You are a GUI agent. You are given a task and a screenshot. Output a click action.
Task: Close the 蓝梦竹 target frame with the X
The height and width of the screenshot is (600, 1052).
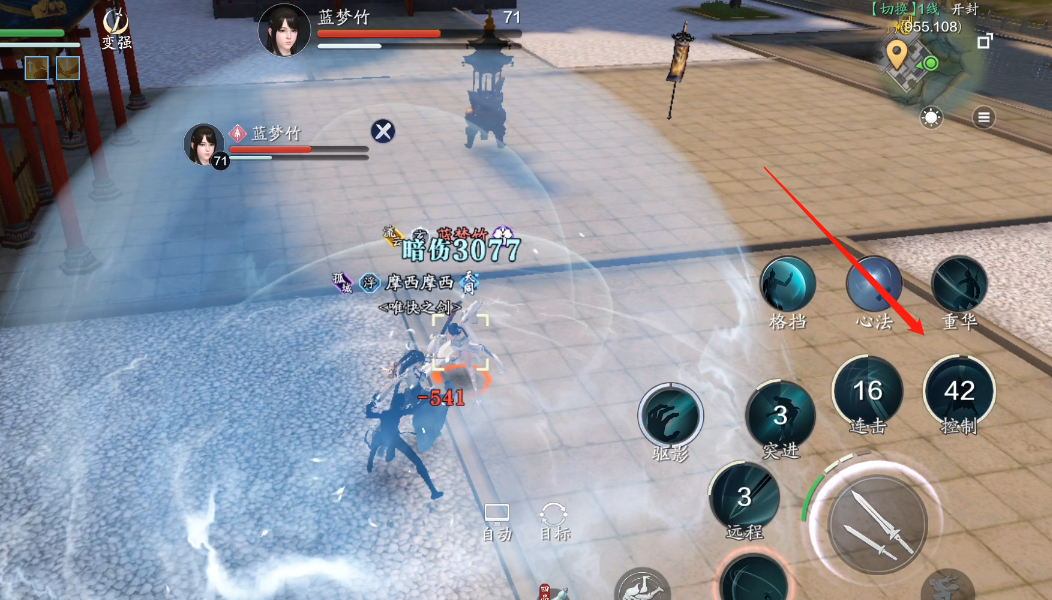click(x=383, y=131)
